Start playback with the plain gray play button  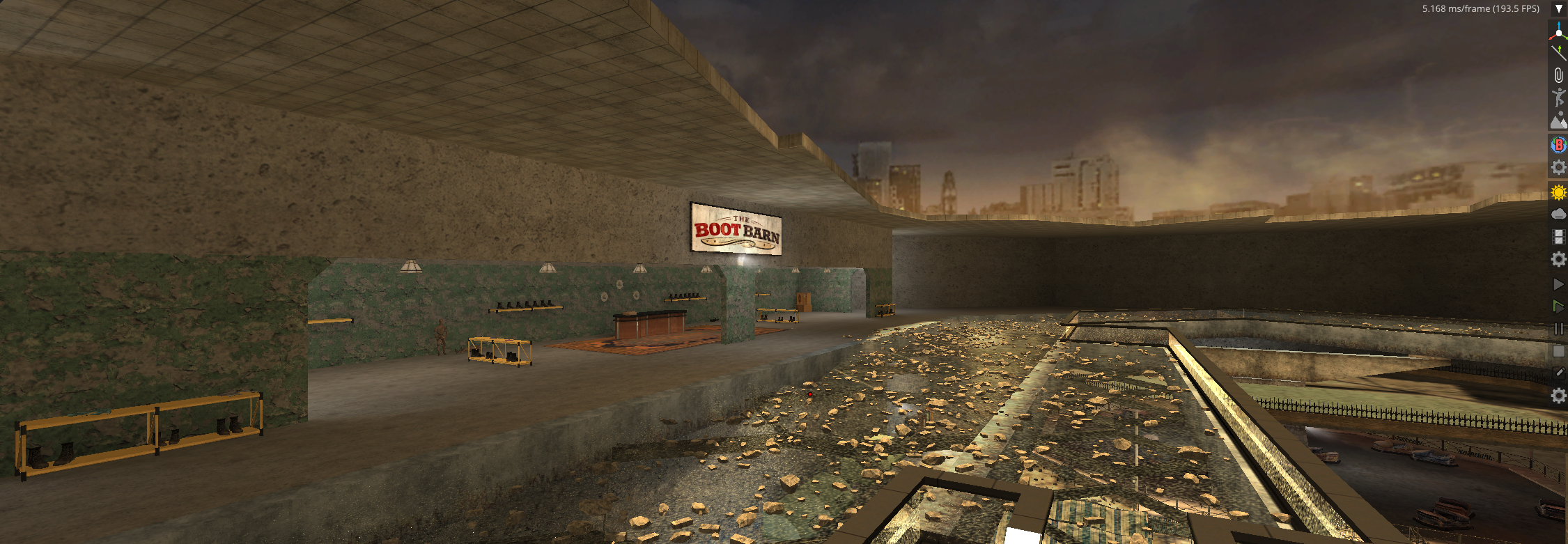(1558, 284)
